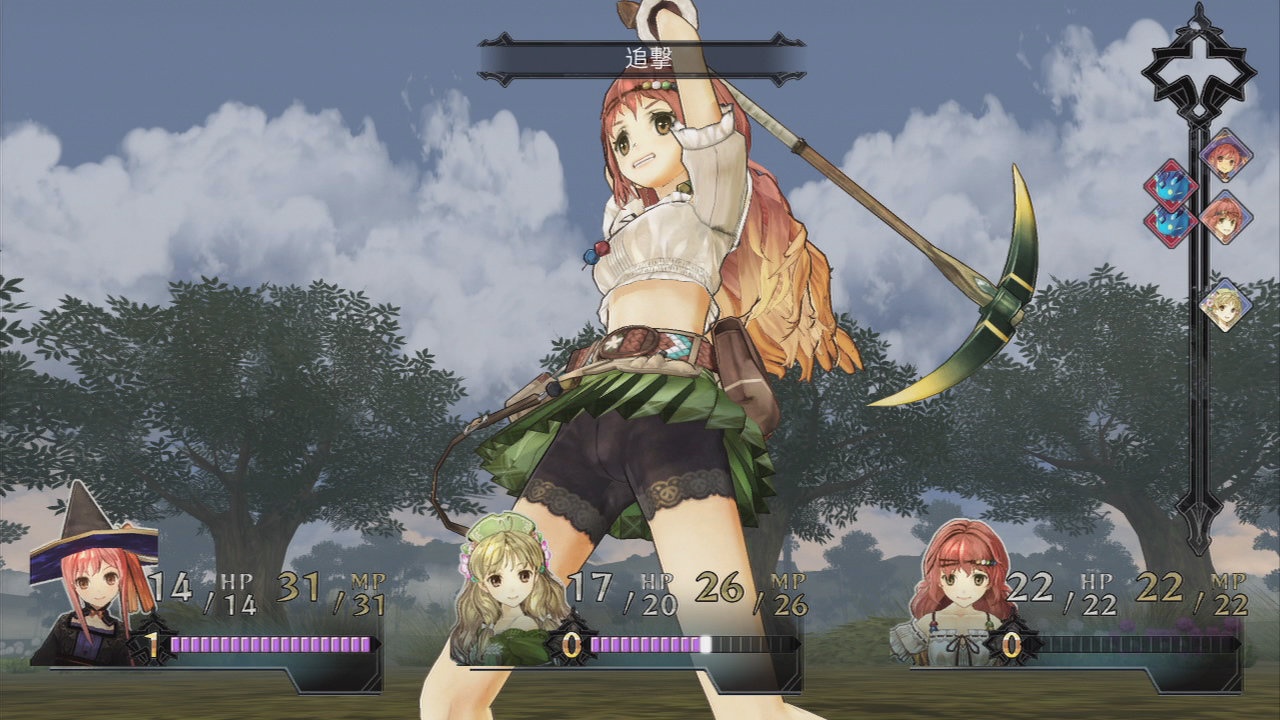Click the blonde girl's turn order icon
This screenshot has height=720, width=1280.
pos(1225,304)
